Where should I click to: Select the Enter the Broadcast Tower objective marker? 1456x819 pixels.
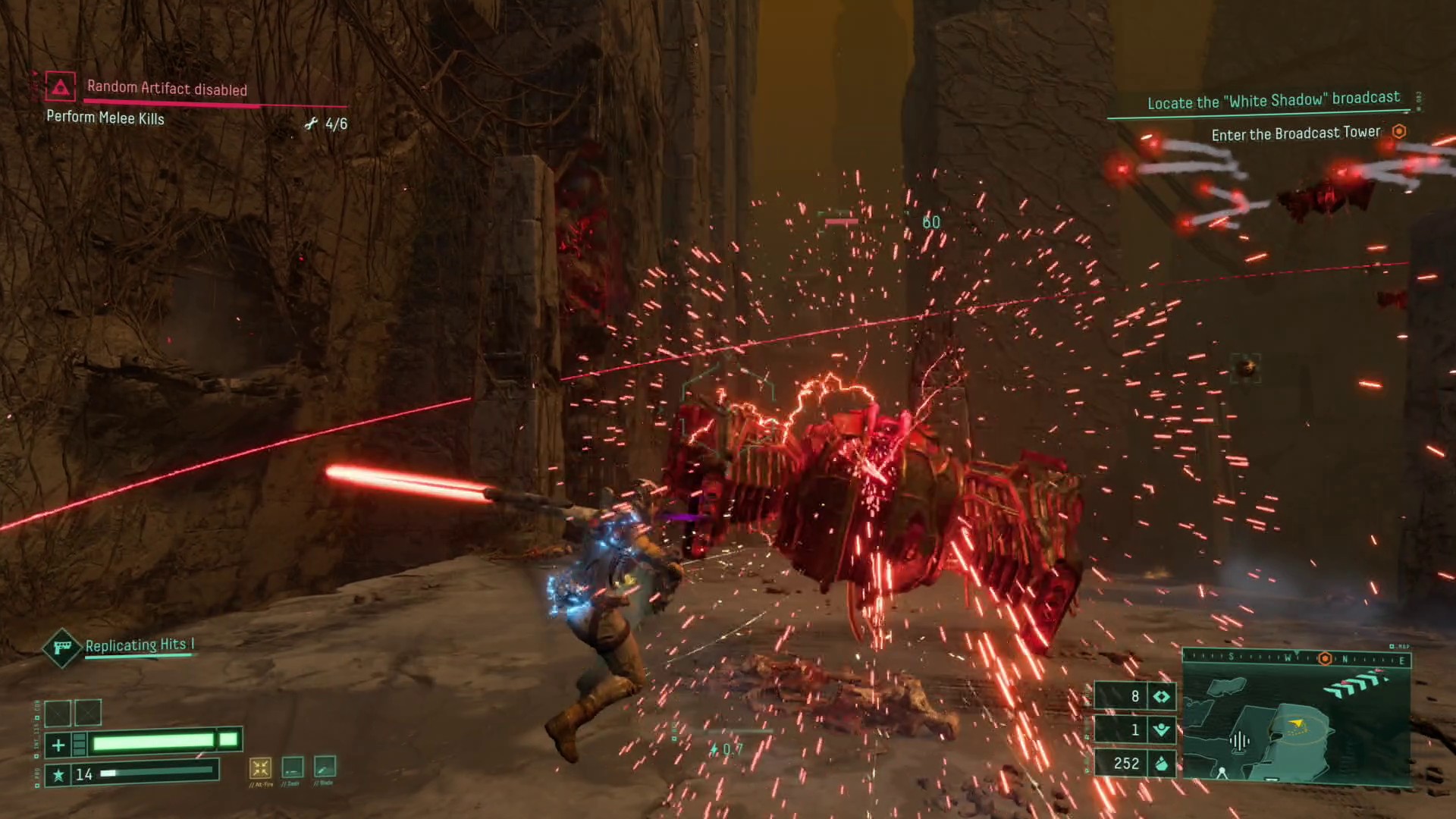pyautogui.click(x=1399, y=131)
